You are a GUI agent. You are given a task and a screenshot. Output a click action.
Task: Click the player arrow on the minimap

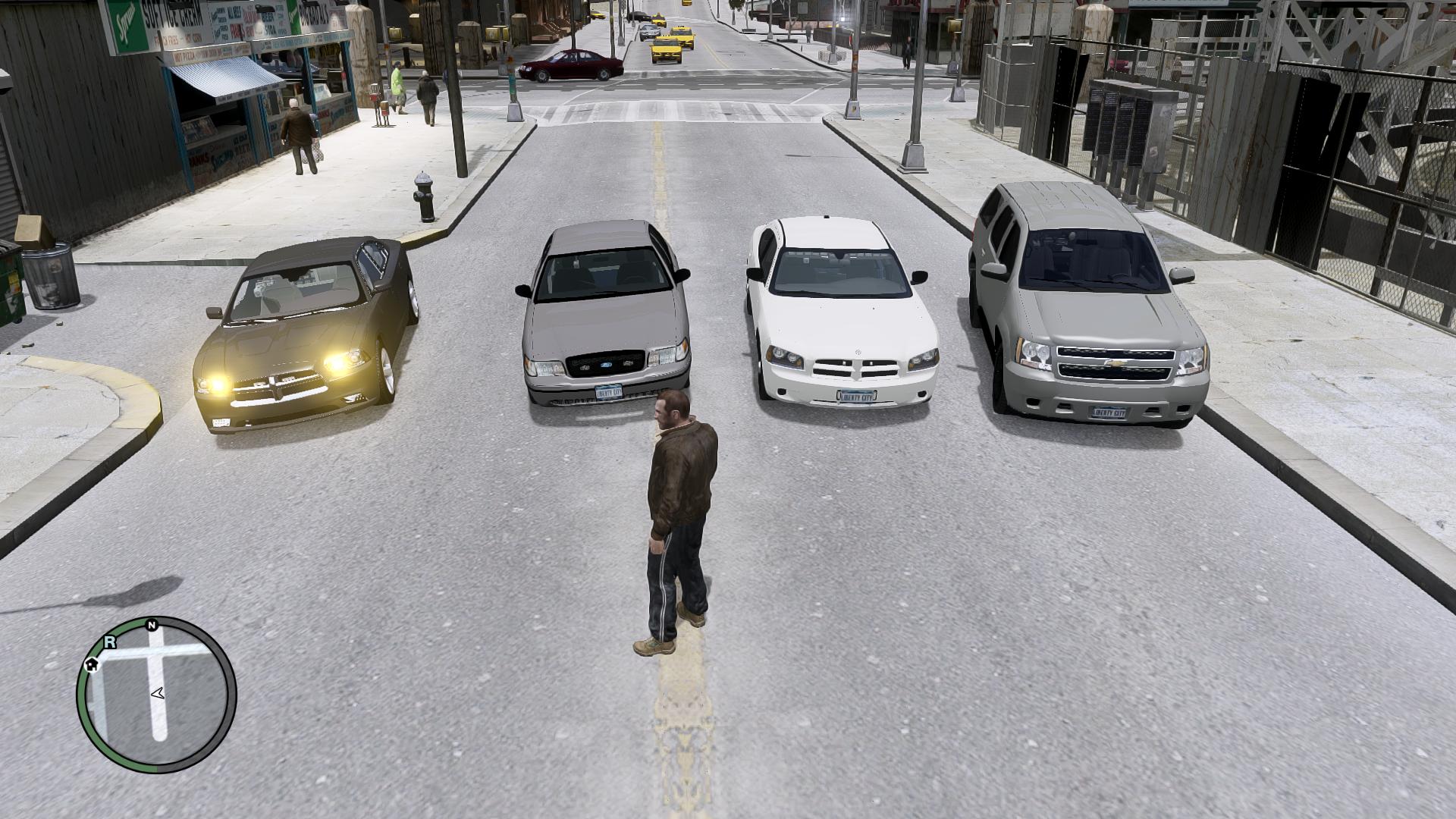click(158, 692)
